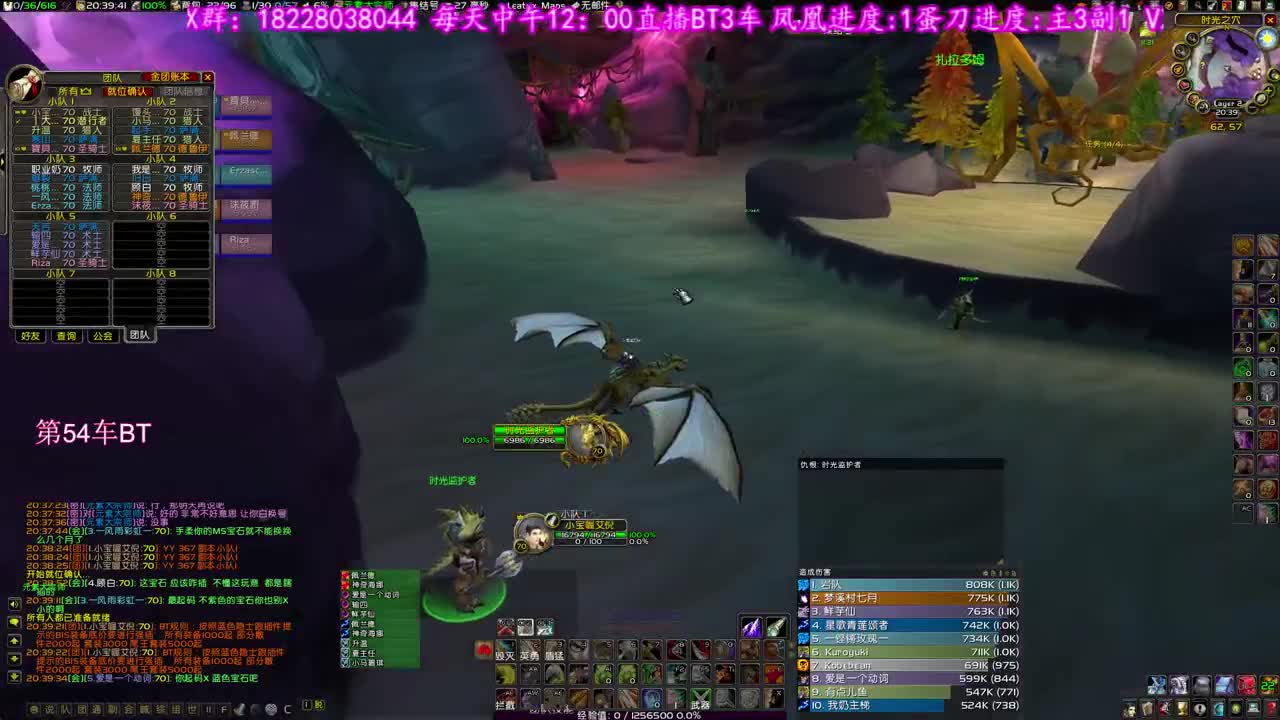Click the spear item icon beside the crystal

tap(777, 627)
